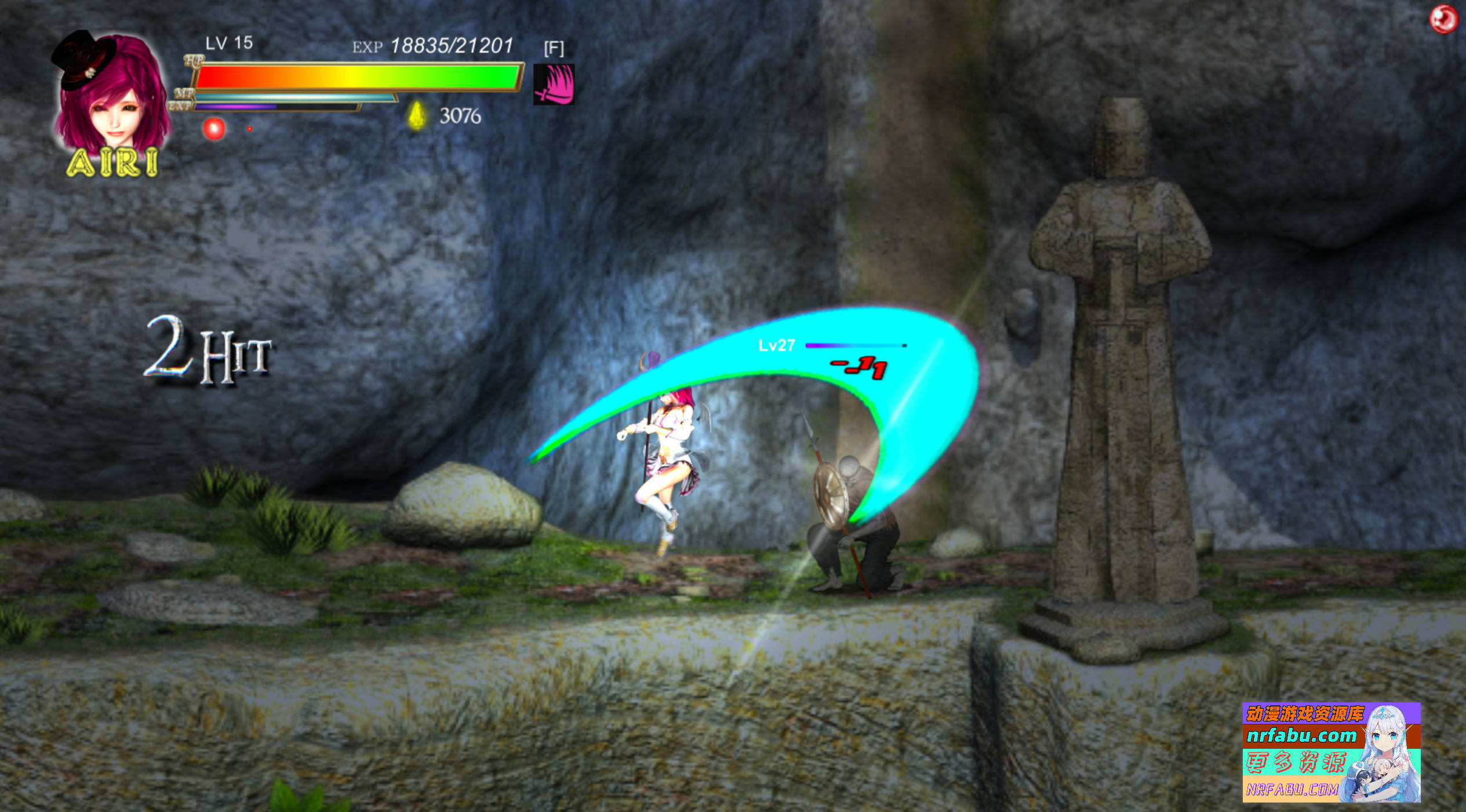
Task: Select the large red orb indicator
Action: [214, 130]
